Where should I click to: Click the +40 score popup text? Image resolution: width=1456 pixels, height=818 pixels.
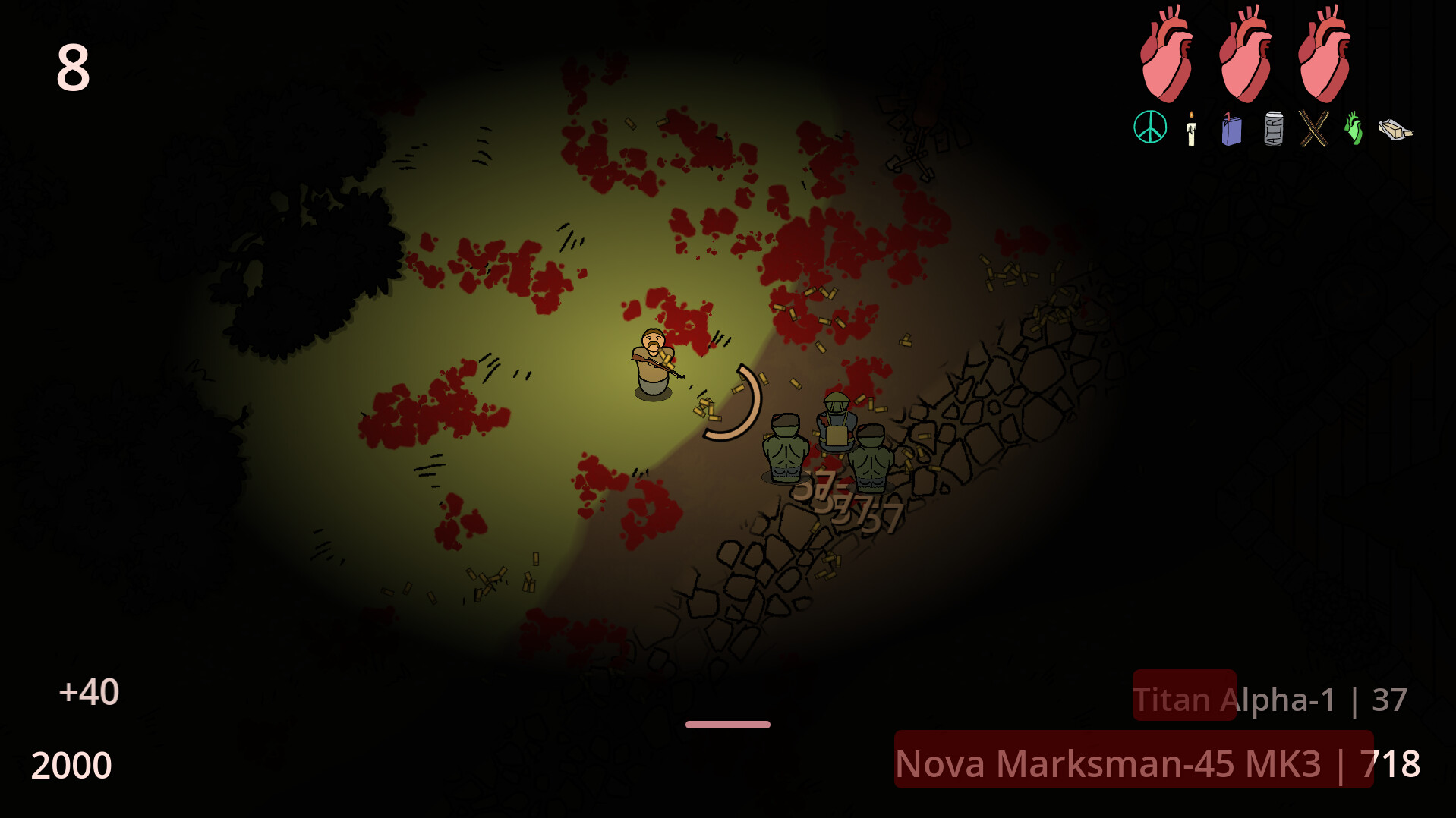[x=90, y=693]
